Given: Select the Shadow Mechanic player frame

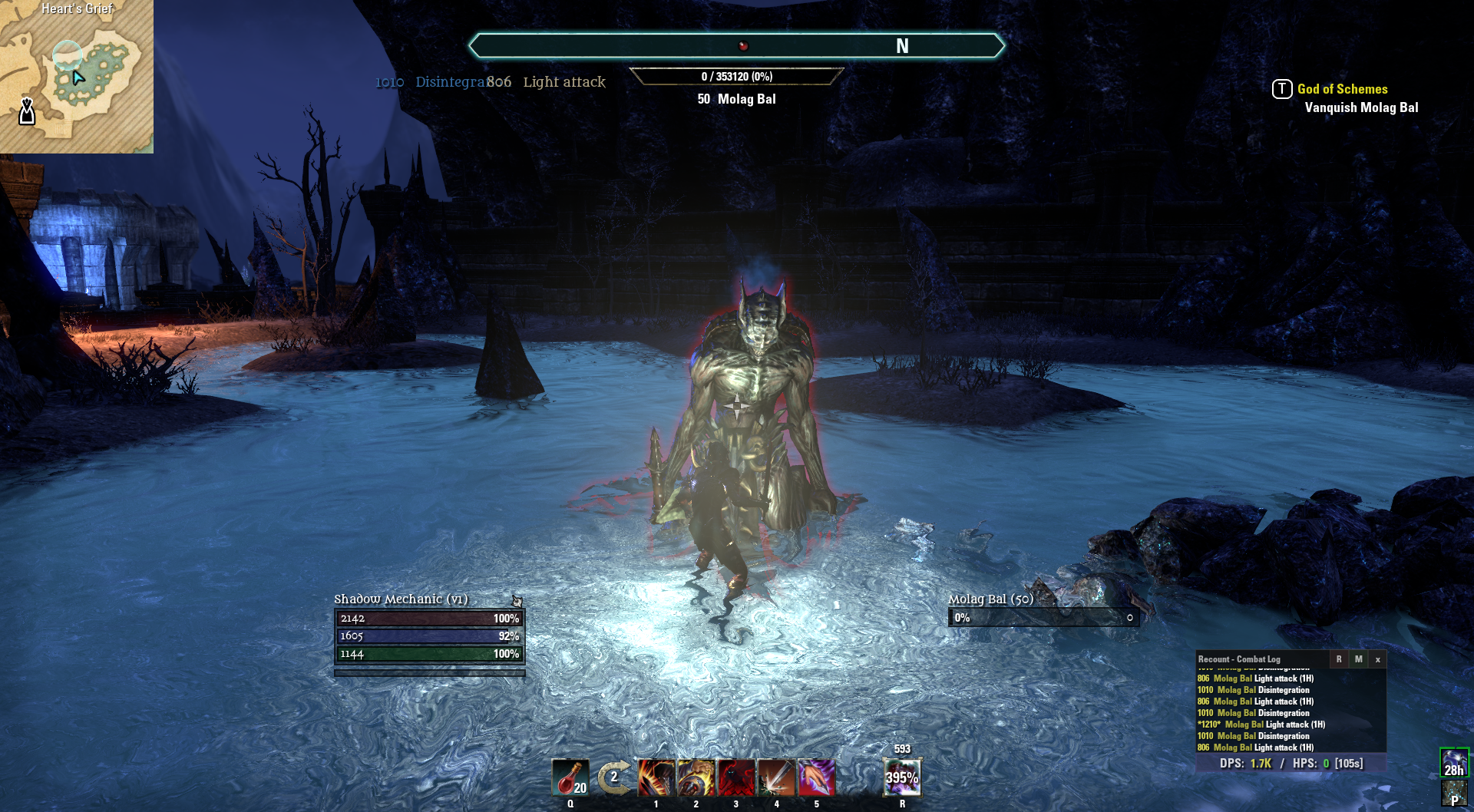Looking at the screenshot, I should pos(429,636).
